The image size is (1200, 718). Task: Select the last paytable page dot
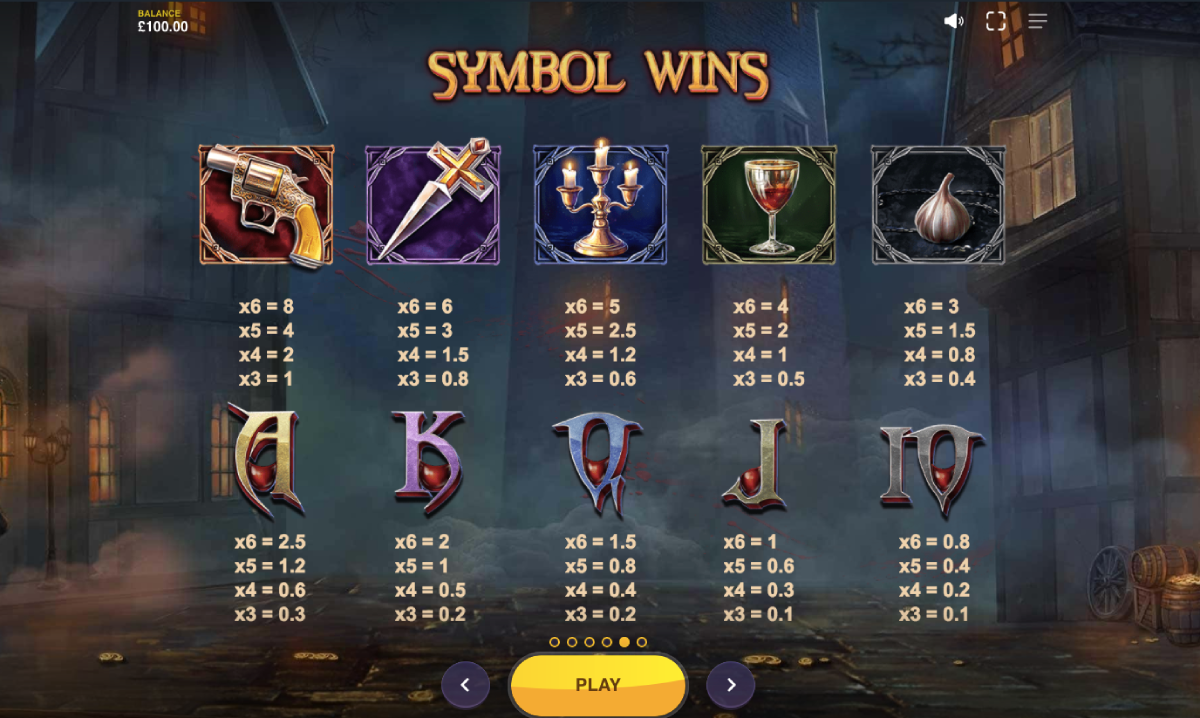[x=642, y=642]
